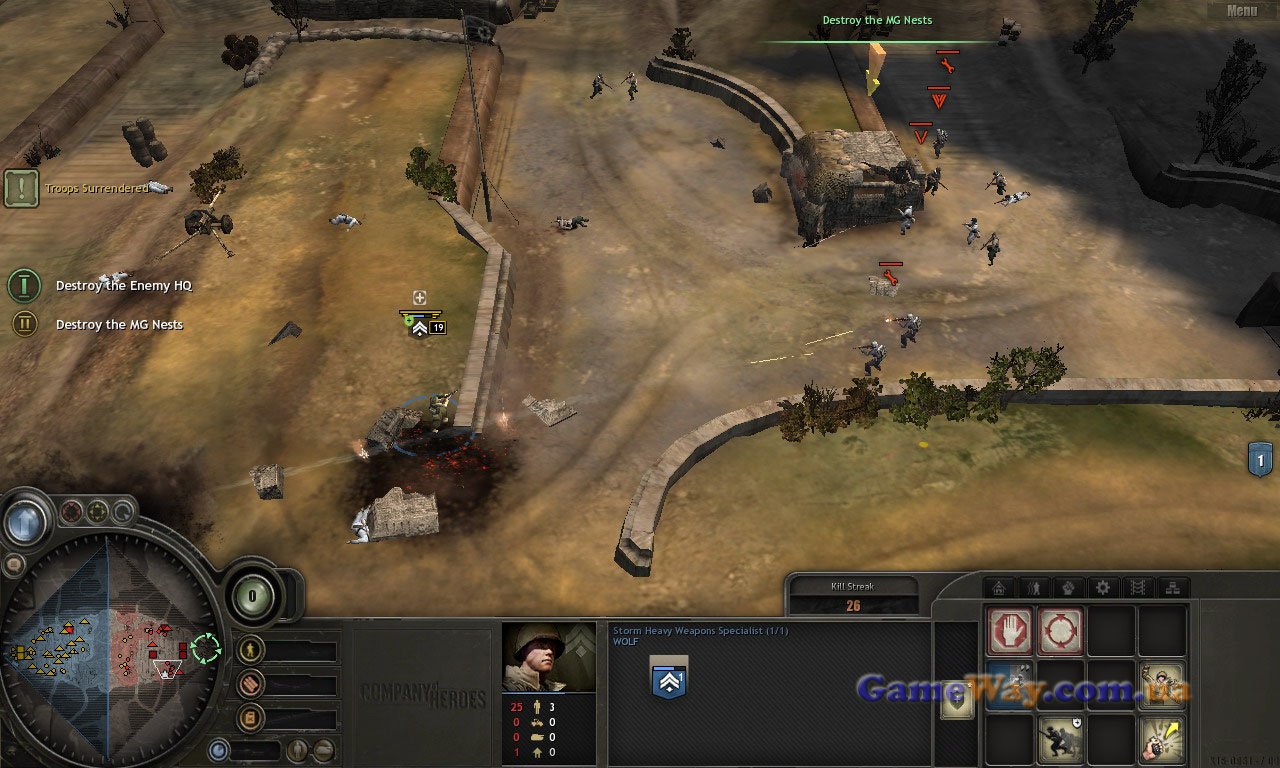Image resolution: width=1280 pixels, height=768 pixels.
Task: Click the green command points counter
Action: click(x=253, y=596)
